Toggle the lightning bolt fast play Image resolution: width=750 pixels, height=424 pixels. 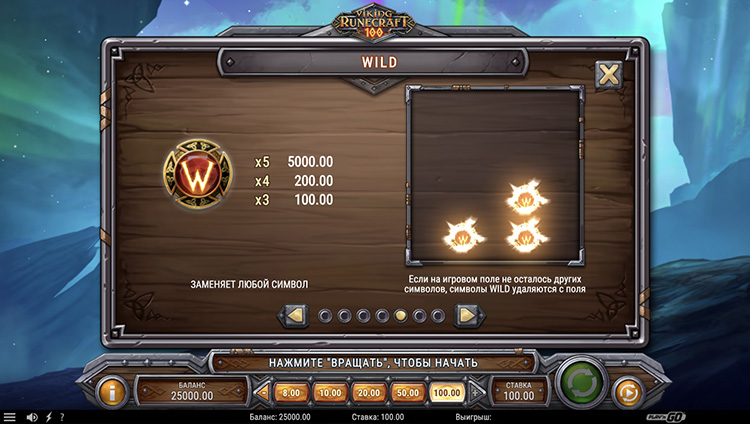[x=48, y=417]
